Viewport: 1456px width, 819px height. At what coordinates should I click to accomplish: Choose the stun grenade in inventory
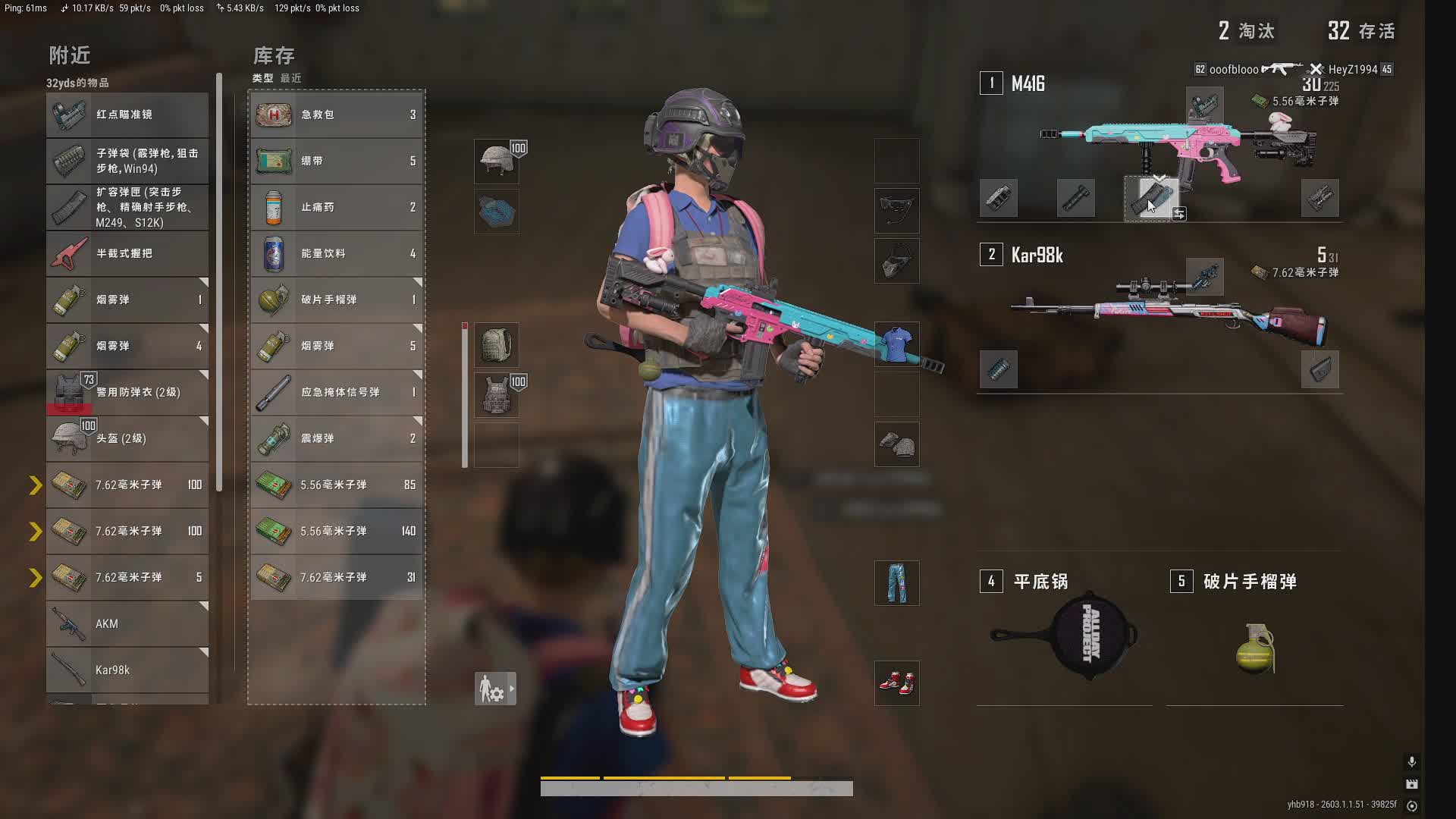pyautogui.click(x=336, y=438)
